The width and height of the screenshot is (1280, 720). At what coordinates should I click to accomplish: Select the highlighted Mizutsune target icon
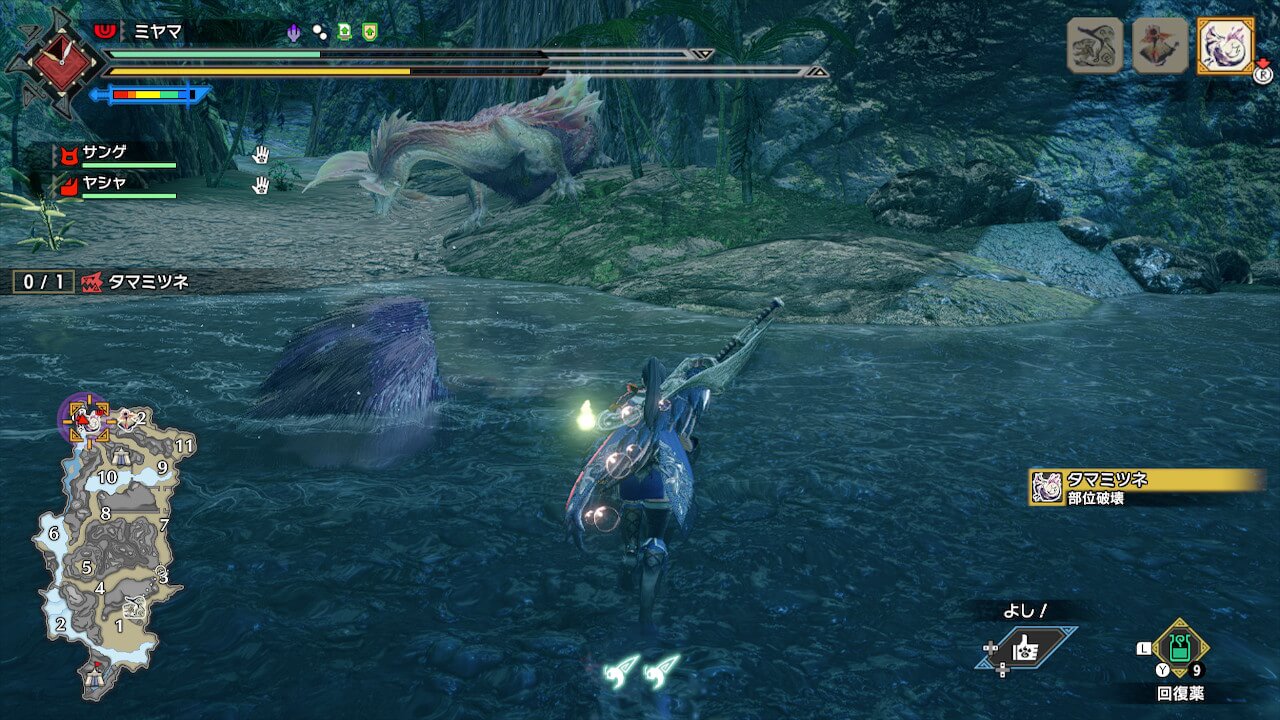(1225, 46)
